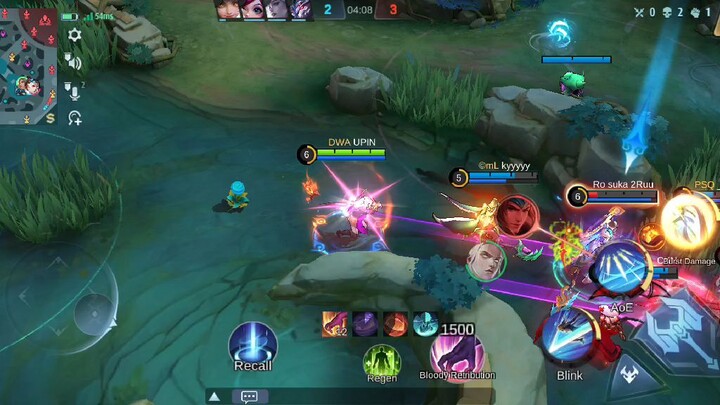Toggle the speaker audio icon

pos(75,62)
